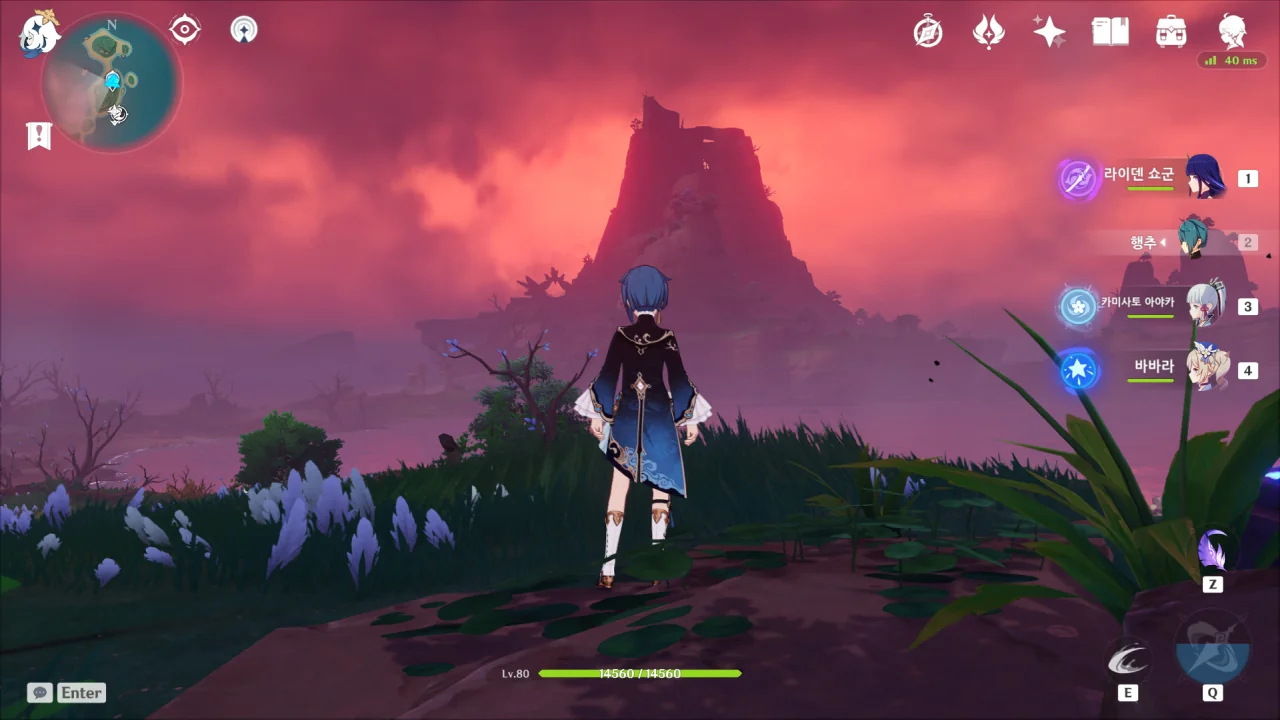
Task: Open the Wish star icon
Action: pos(1049,32)
